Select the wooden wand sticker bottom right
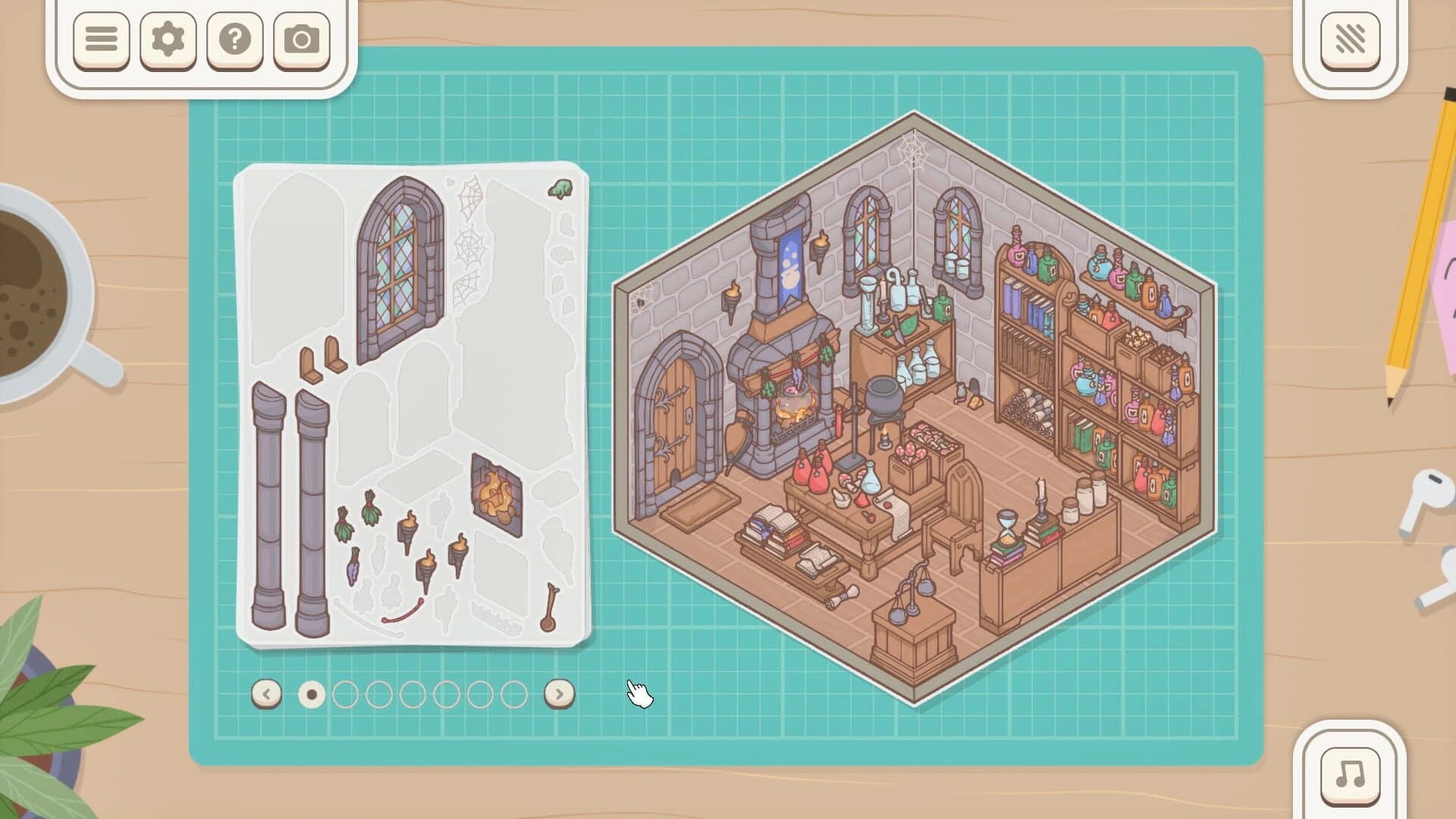Viewport: 1456px width, 819px height. coord(550,607)
